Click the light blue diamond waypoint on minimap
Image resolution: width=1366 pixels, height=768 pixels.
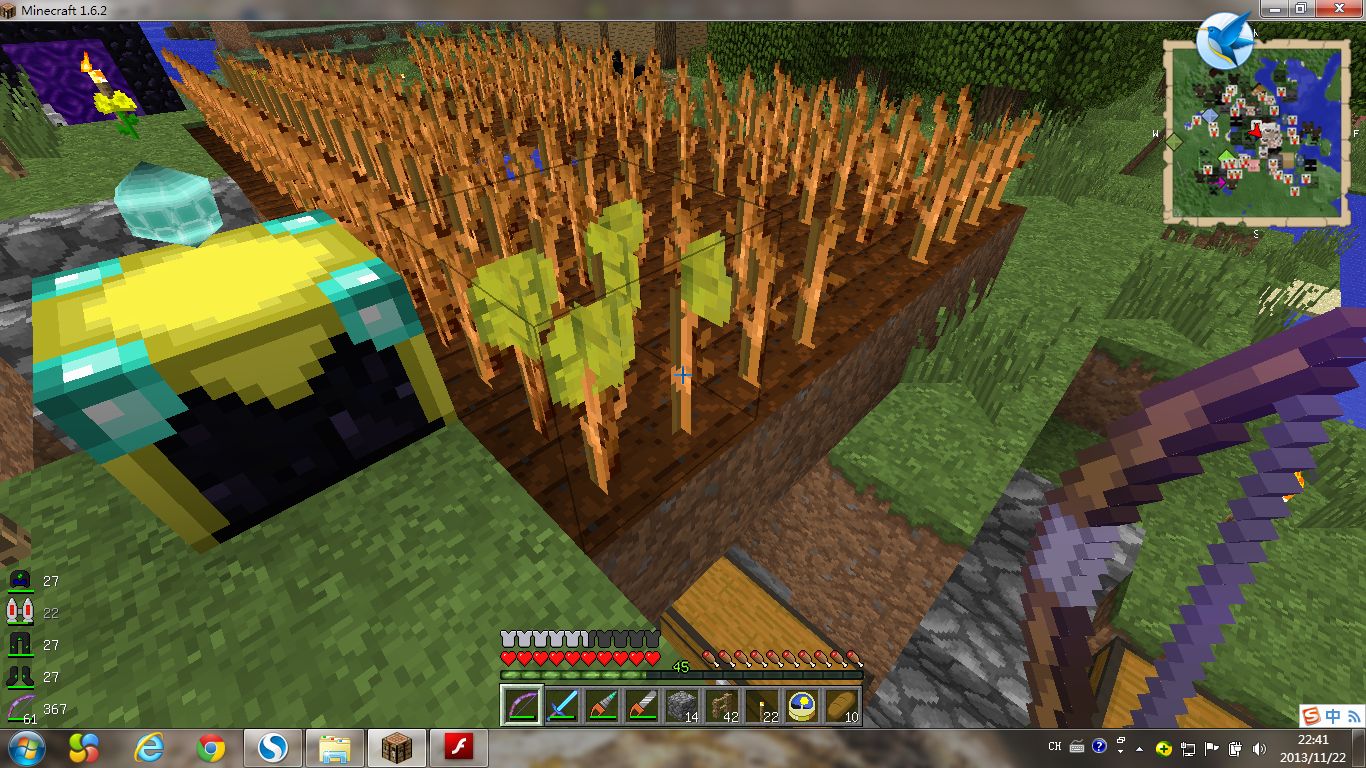(x=1210, y=116)
